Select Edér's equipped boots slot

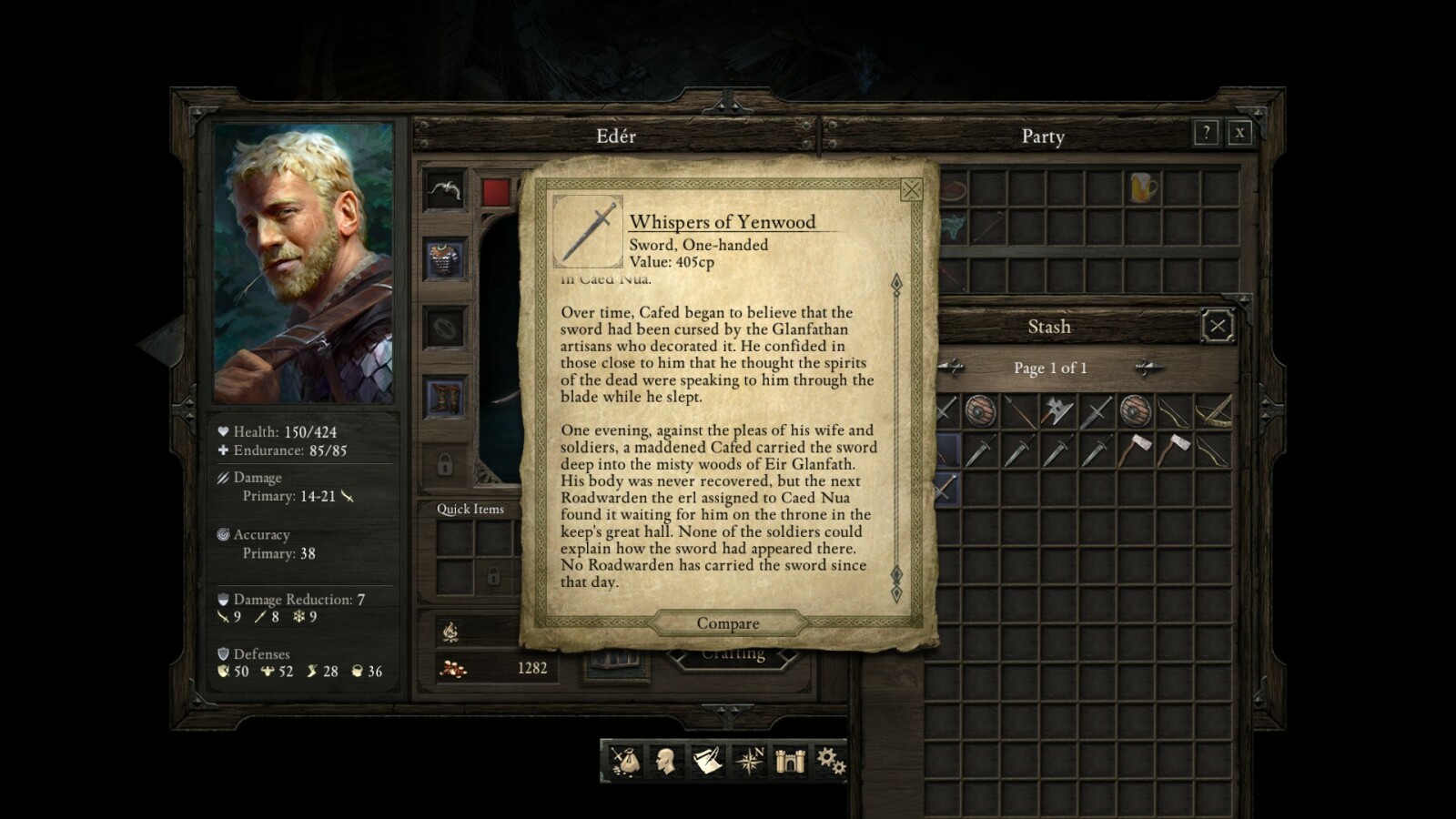click(445, 398)
